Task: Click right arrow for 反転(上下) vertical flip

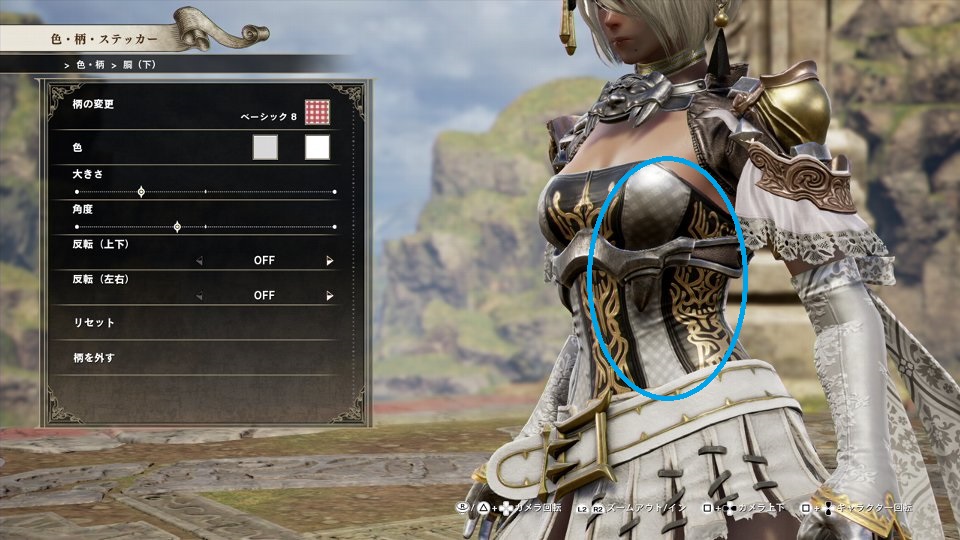Action: tap(329, 261)
